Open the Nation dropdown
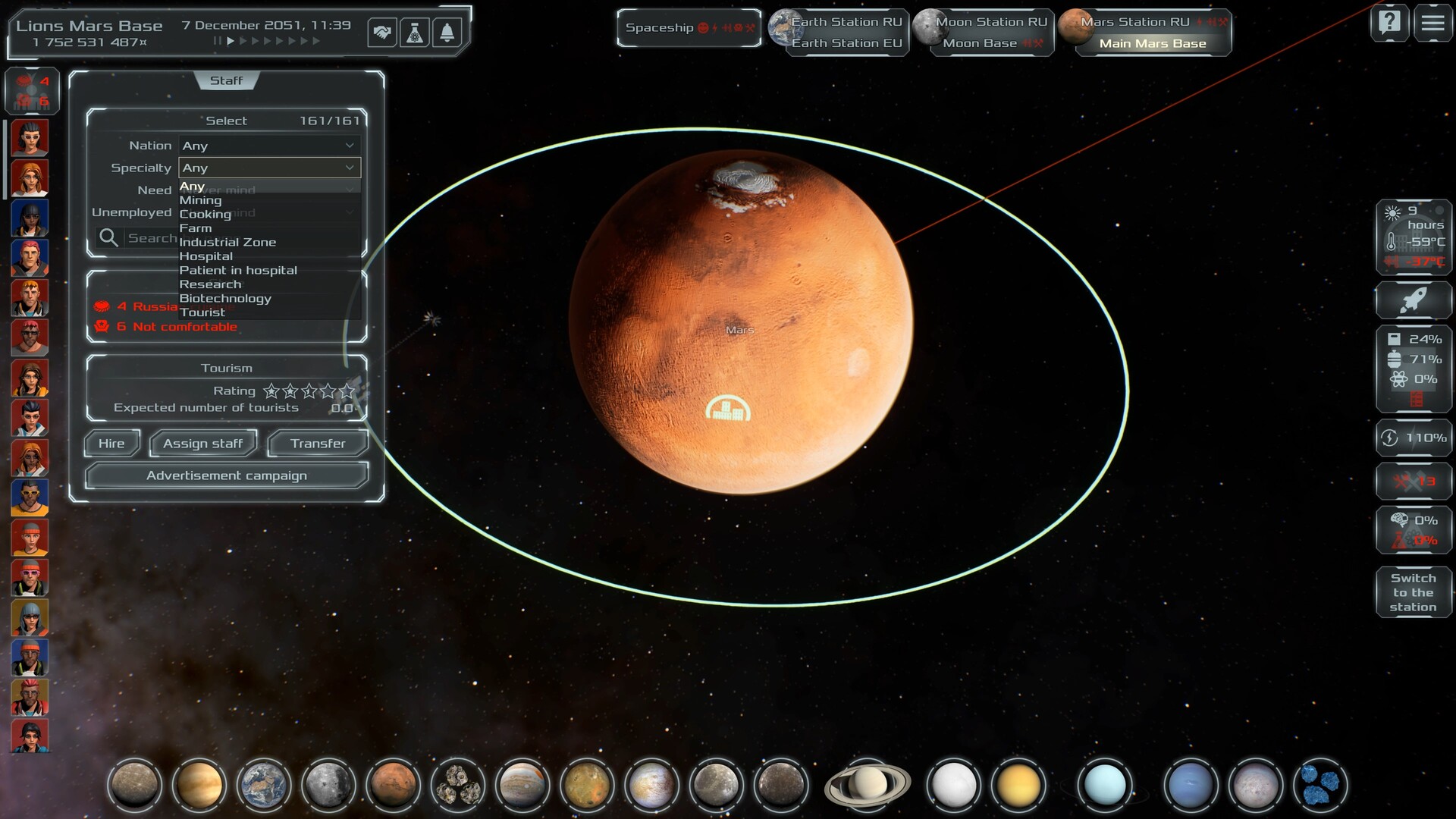 coord(269,146)
